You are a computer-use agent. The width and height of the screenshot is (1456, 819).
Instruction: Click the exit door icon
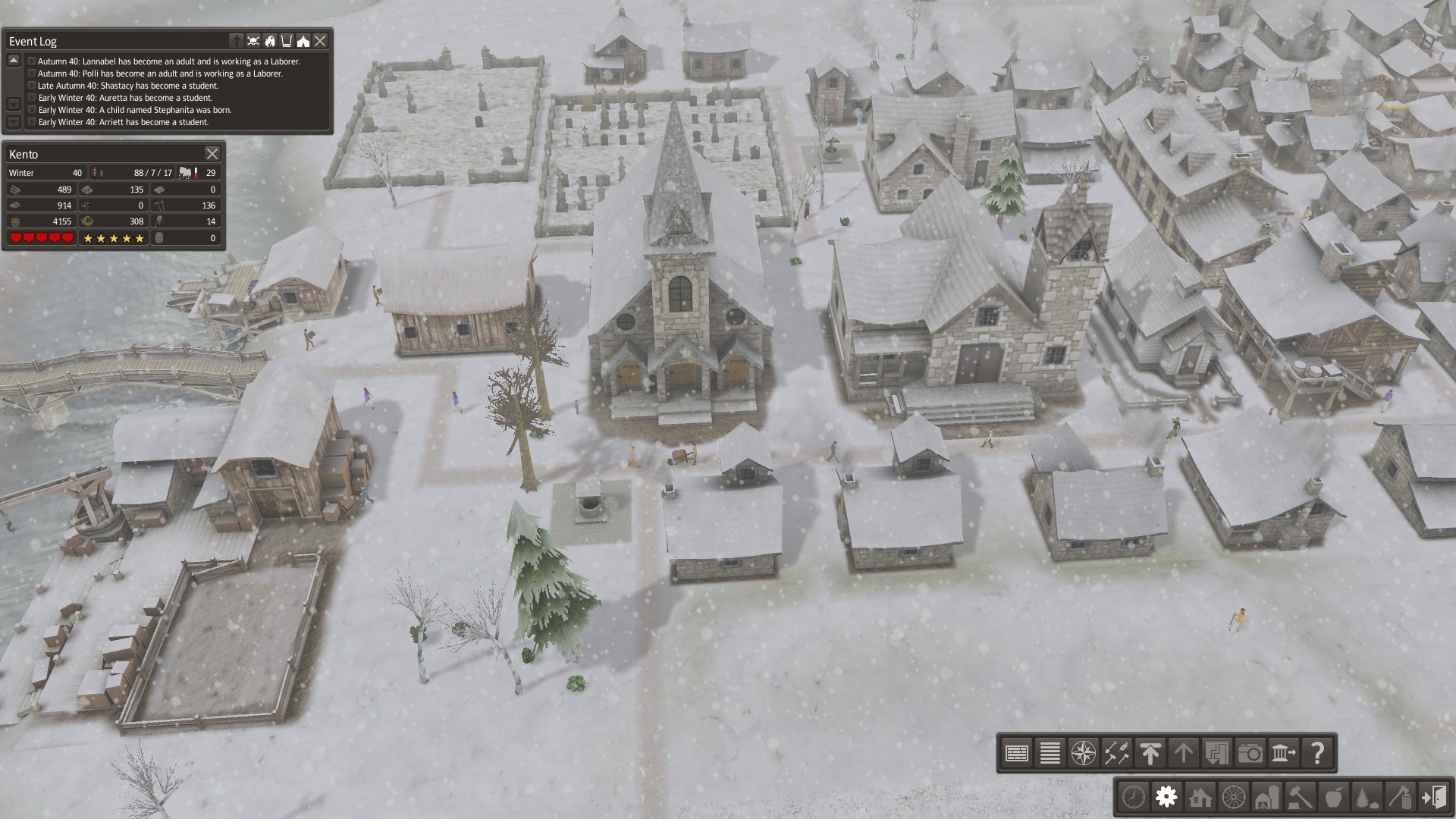[x=1434, y=797]
